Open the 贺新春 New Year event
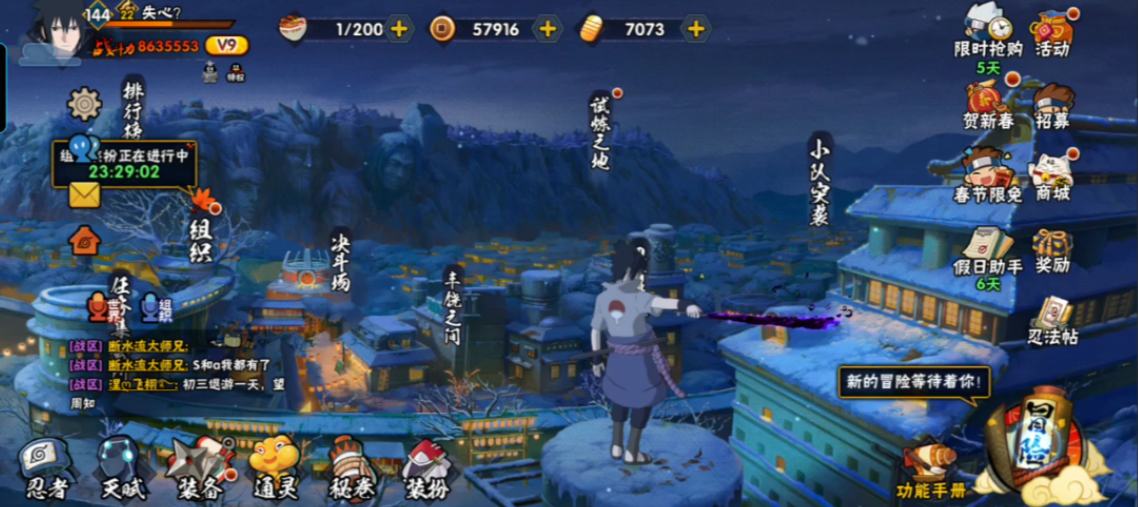1138x507 pixels. pos(987,103)
